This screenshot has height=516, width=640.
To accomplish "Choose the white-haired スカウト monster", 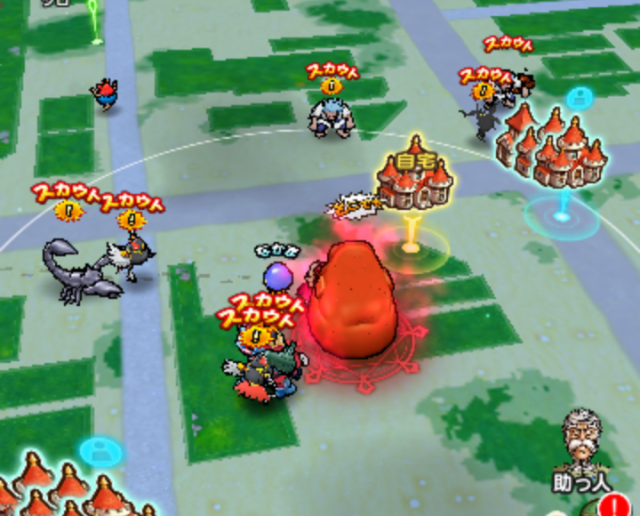I will (x=330, y=114).
